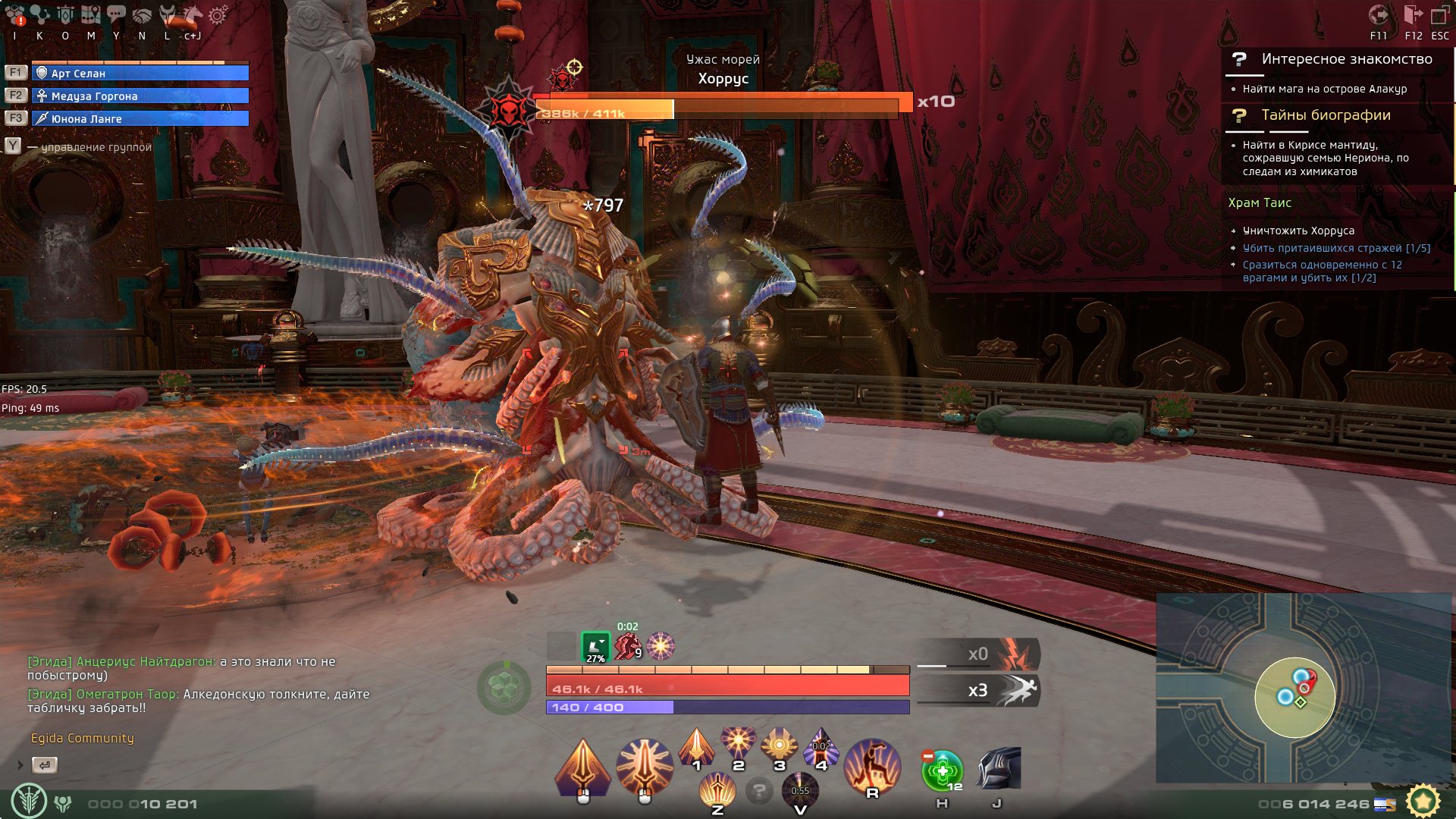Open the Интересное знакомство quest
The image size is (1456, 819).
pos(1346,59)
